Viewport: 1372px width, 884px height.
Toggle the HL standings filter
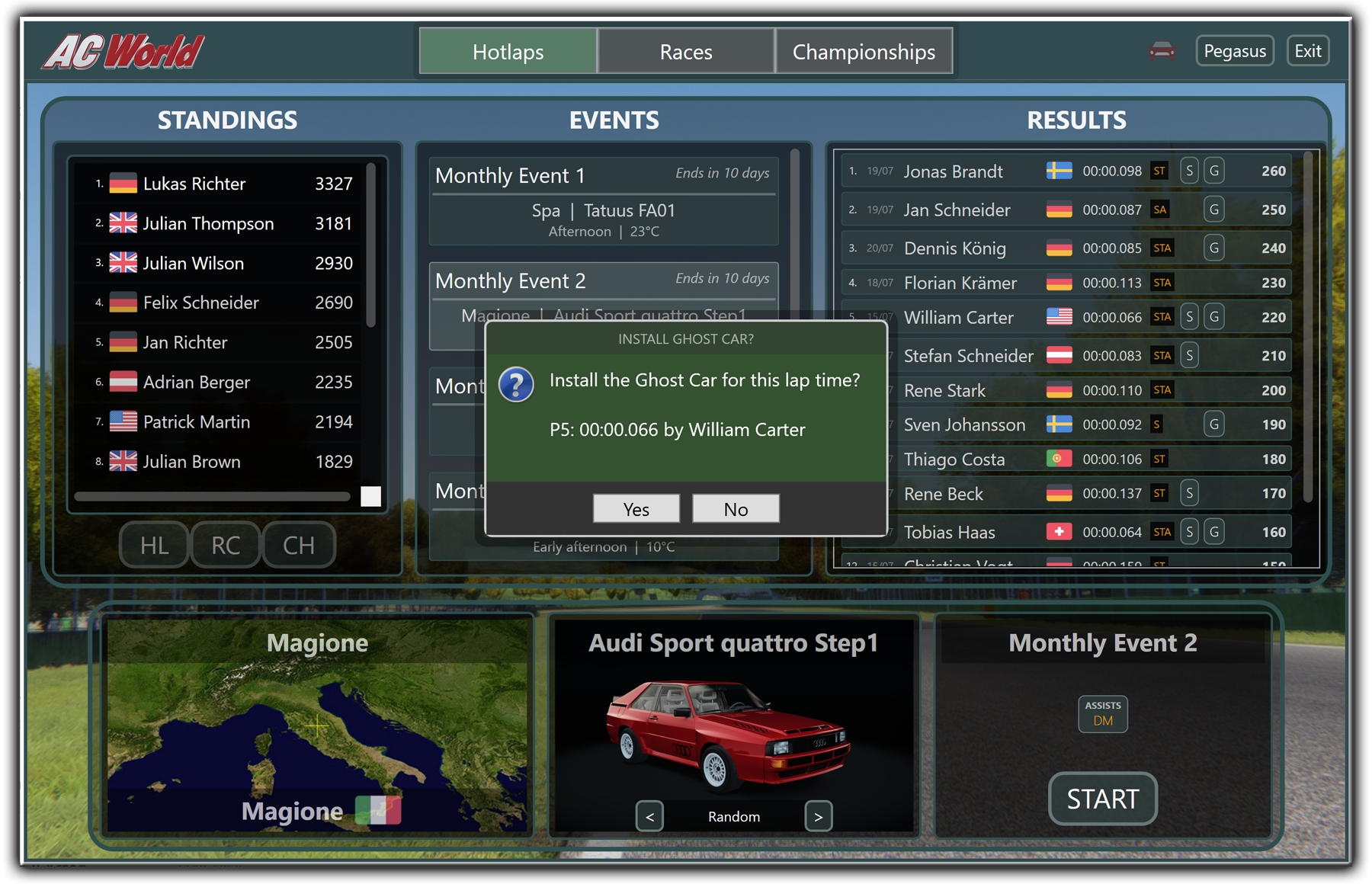tap(153, 545)
